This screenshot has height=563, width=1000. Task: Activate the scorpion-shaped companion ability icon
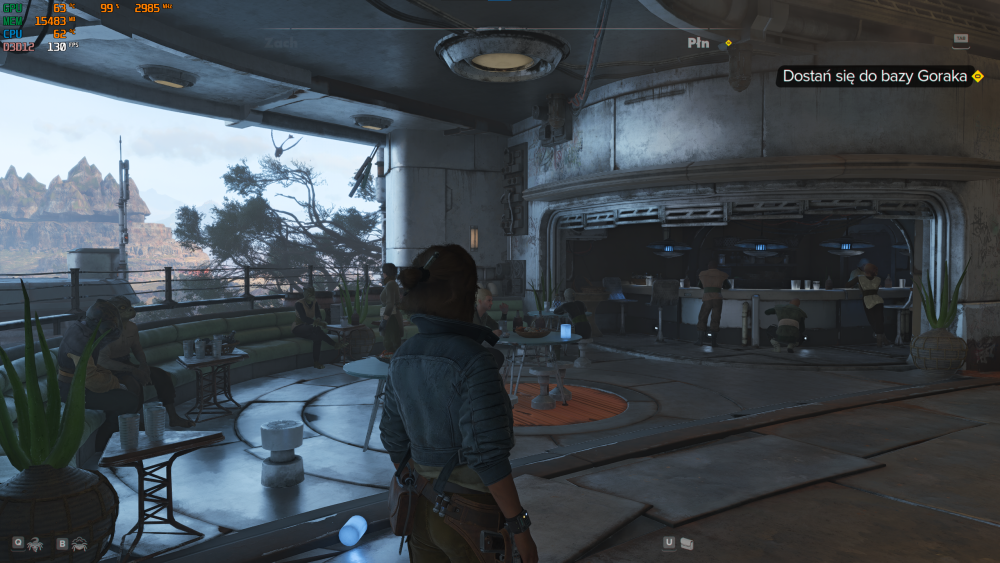click(34, 544)
